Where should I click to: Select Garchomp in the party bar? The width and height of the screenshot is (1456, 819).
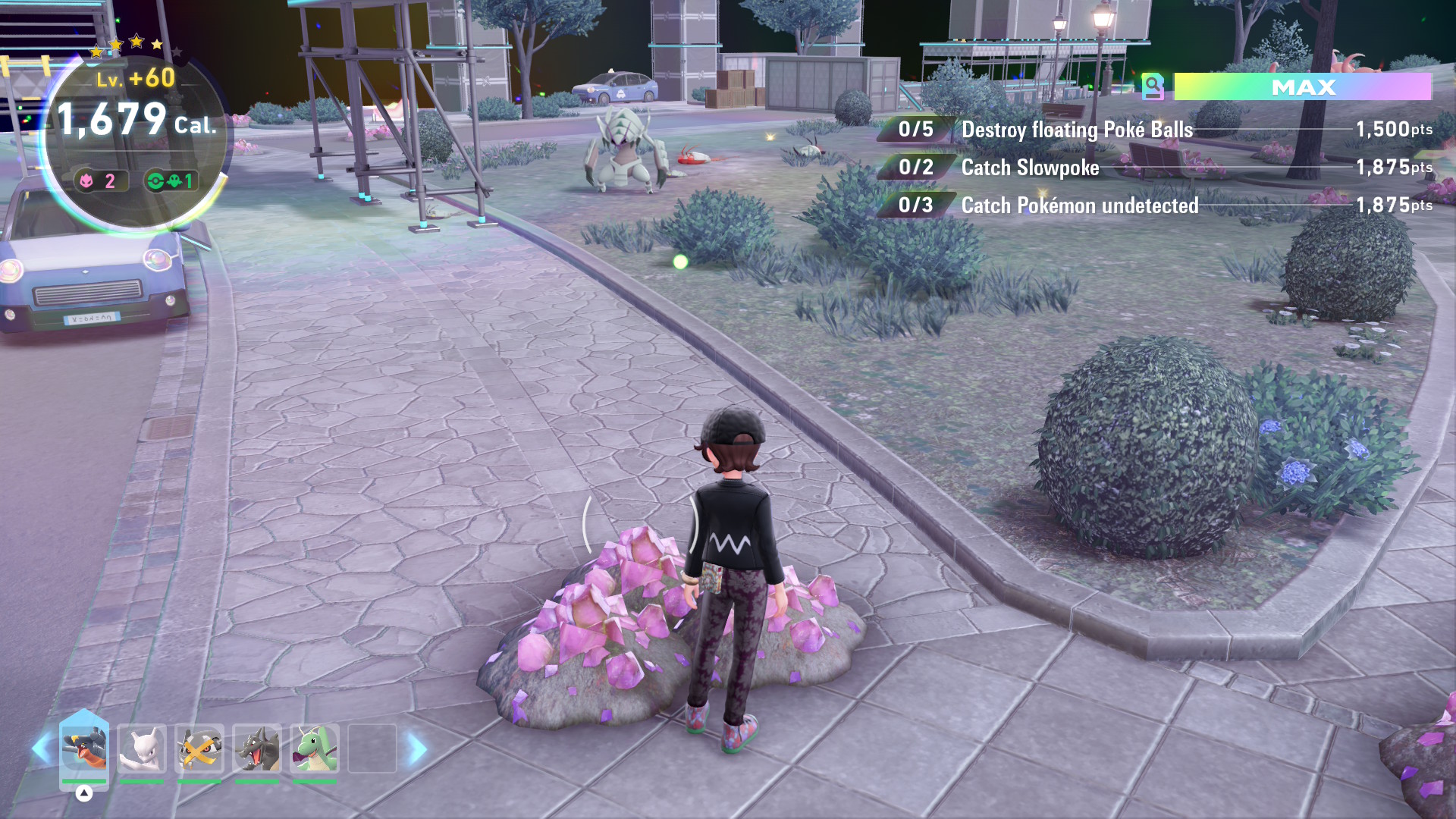[x=84, y=748]
